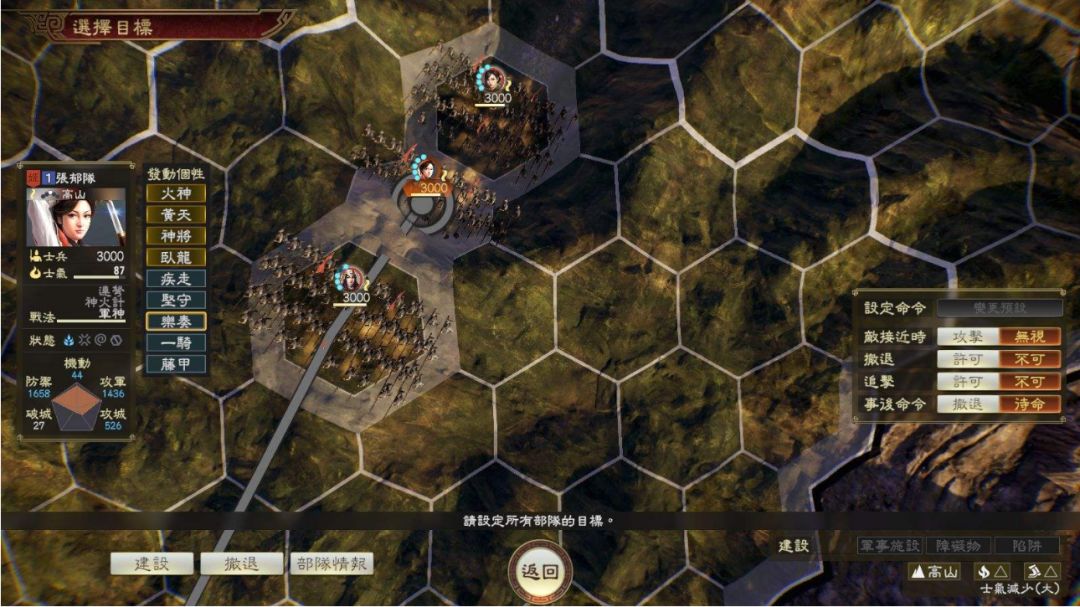Choose the 撤退 retreat button at bottom

(241, 563)
